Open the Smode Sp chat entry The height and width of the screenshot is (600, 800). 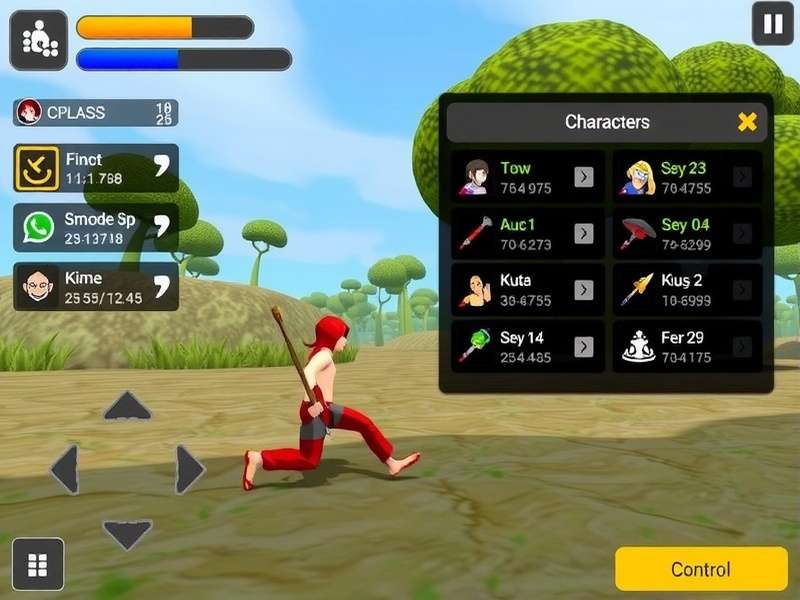click(x=96, y=228)
